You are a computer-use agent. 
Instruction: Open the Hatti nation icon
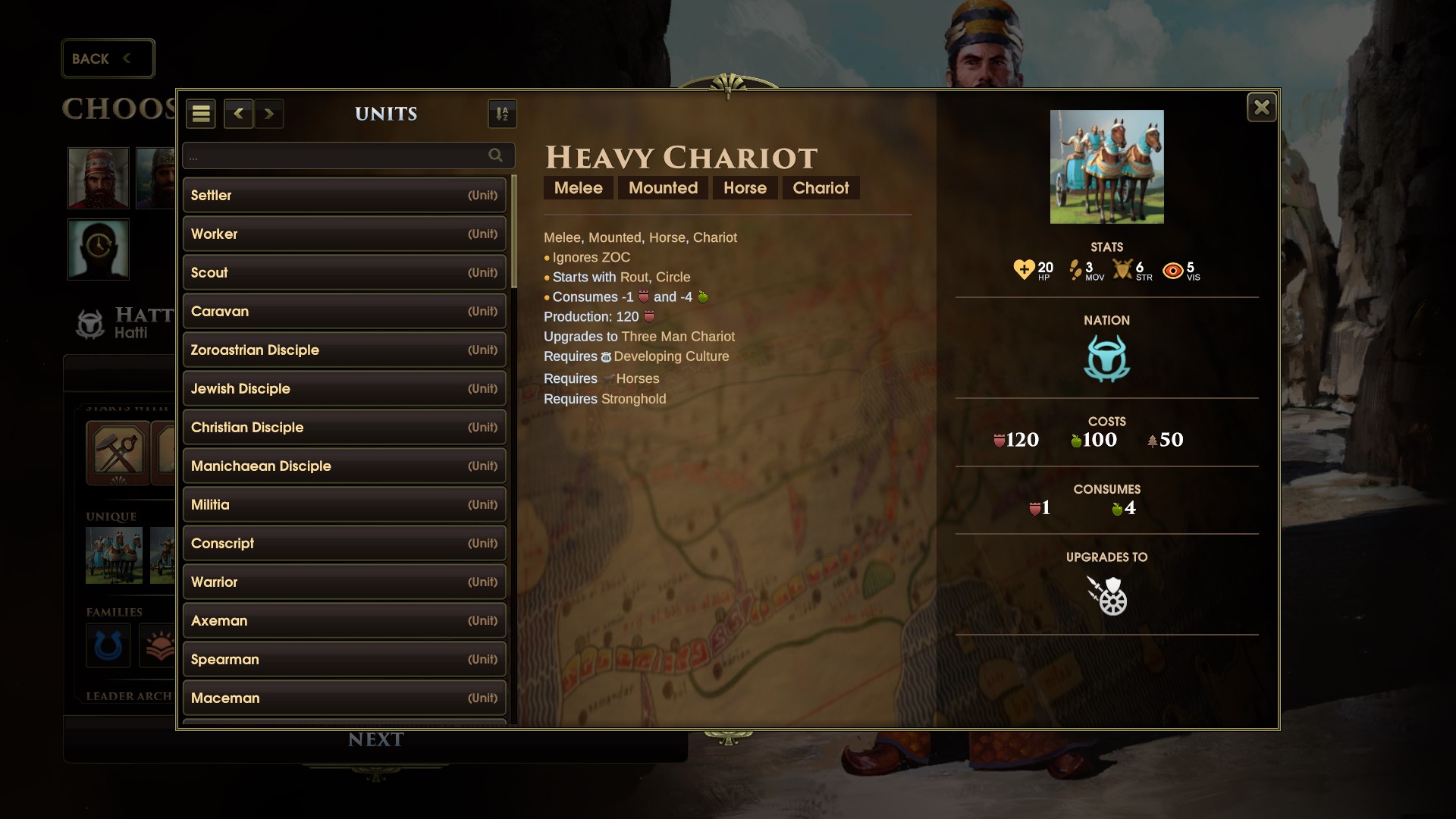[x=1106, y=358]
